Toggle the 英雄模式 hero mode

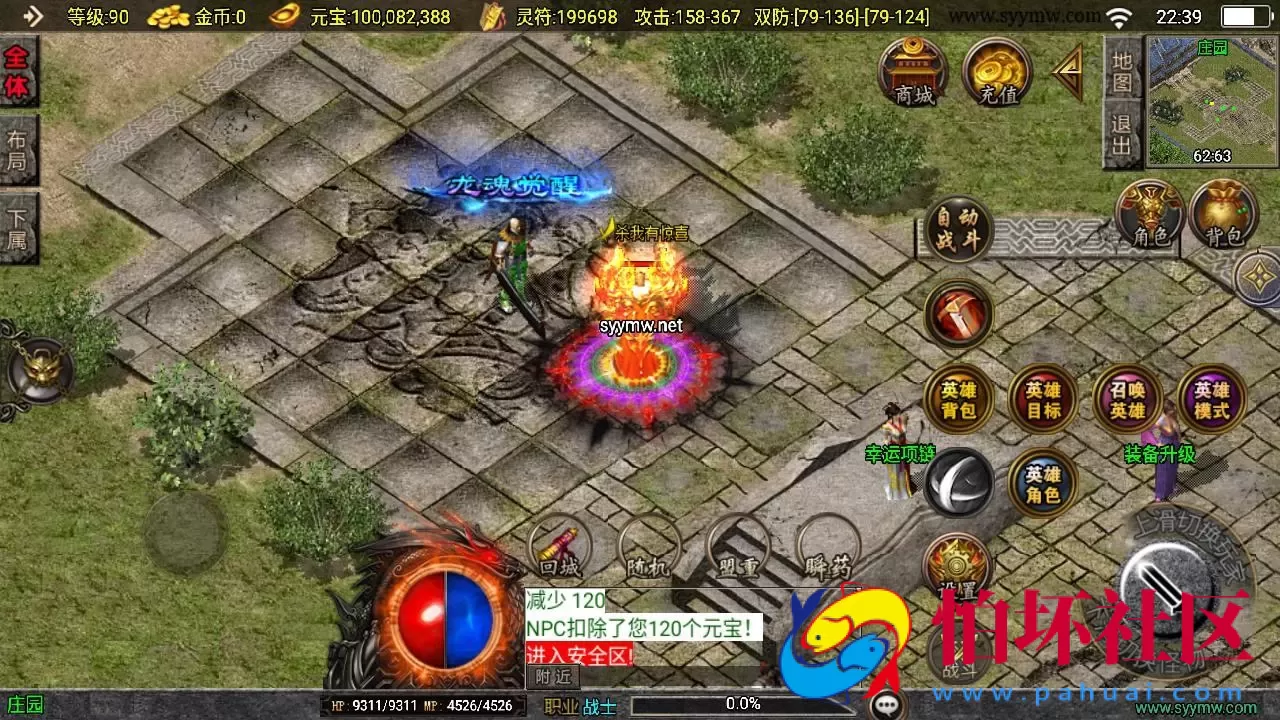point(1211,399)
